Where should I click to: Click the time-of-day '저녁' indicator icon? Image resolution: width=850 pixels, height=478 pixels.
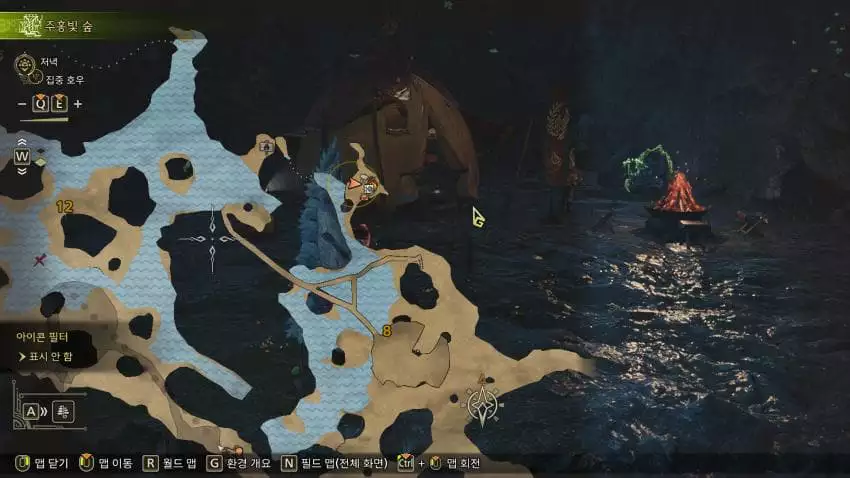coord(26,63)
